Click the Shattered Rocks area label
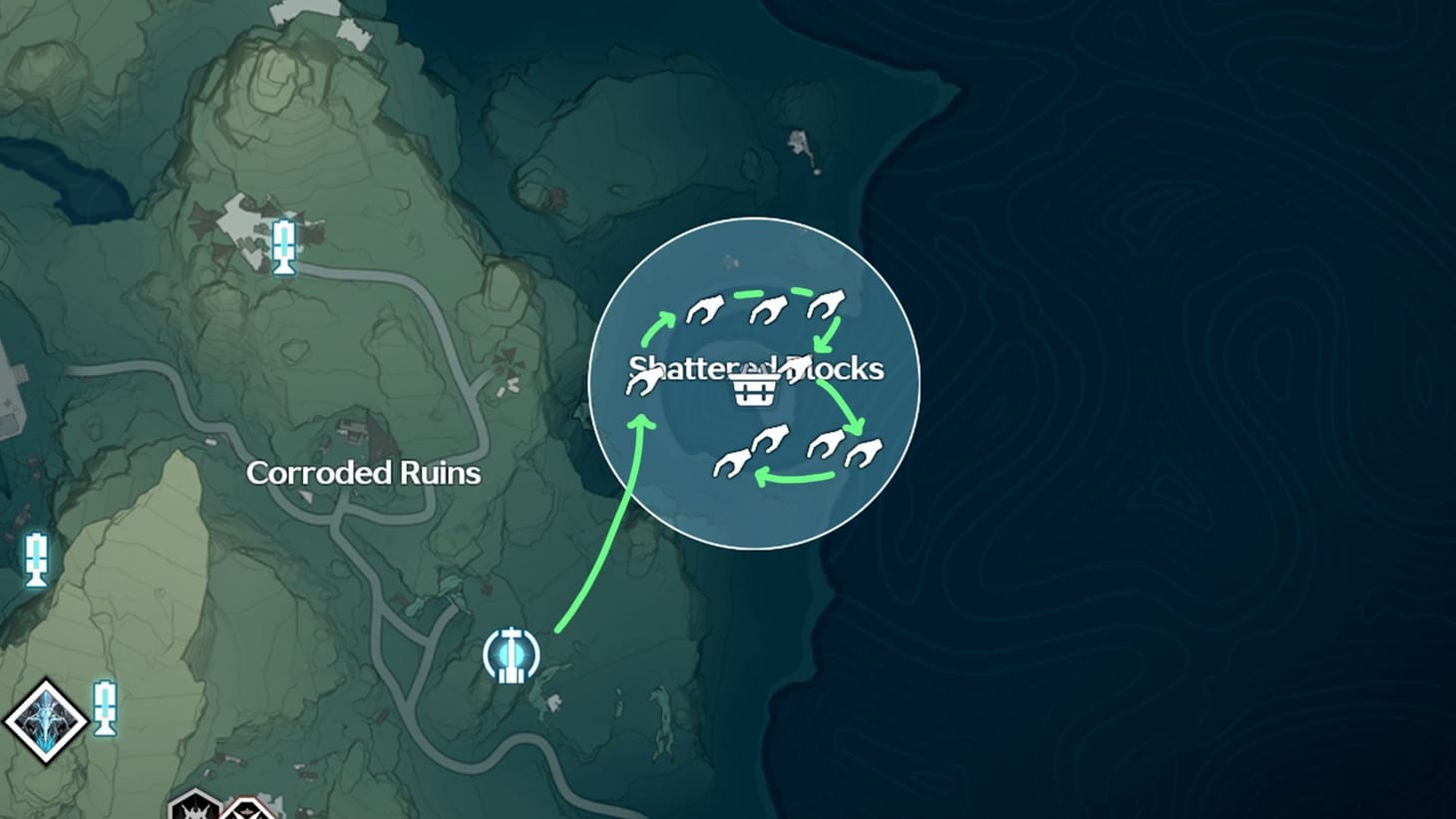Image resolution: width=1456 pixels, height=819 pixels. (755, 369)
